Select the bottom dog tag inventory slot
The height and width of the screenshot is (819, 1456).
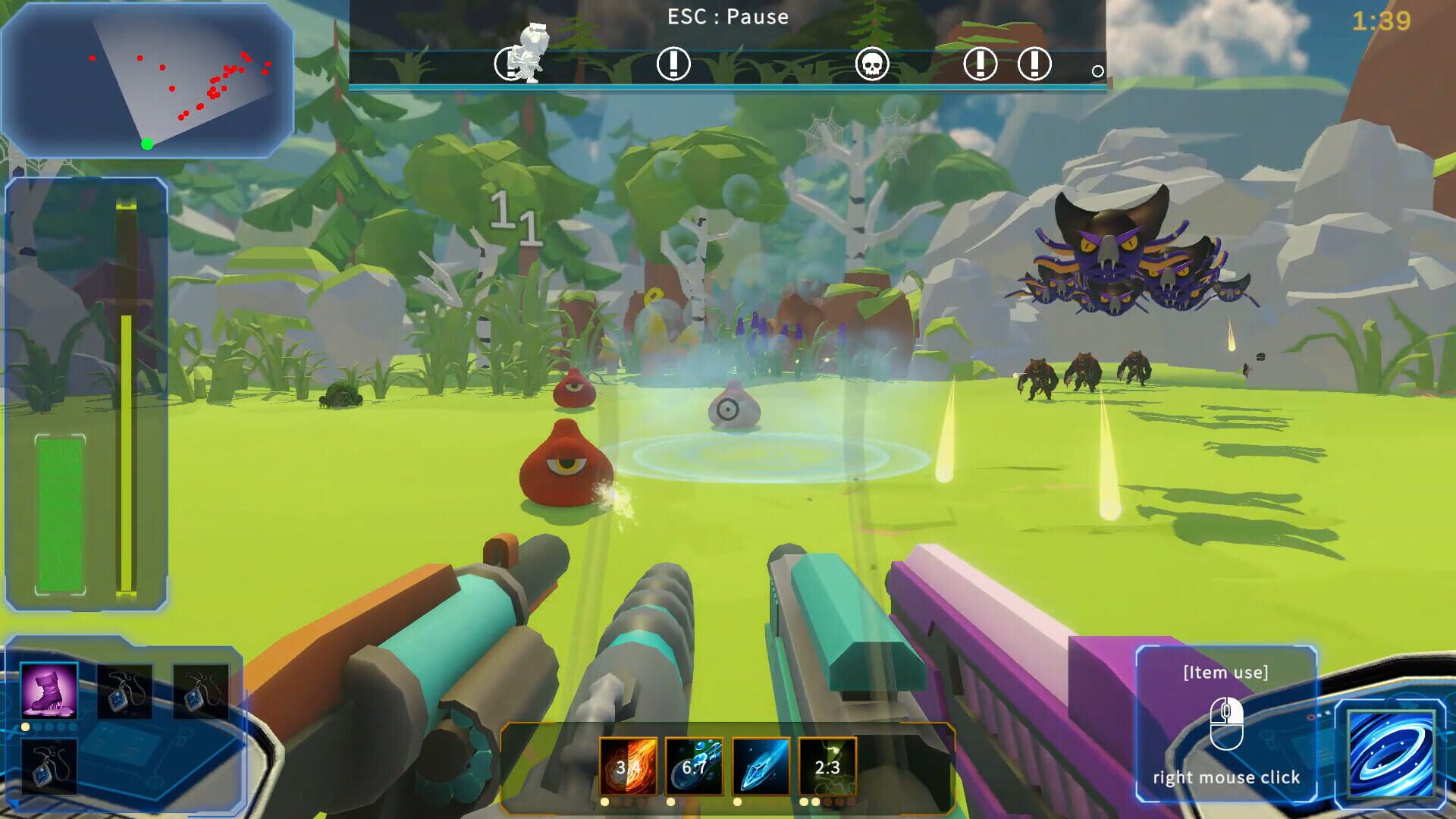[x=50, y=767]
